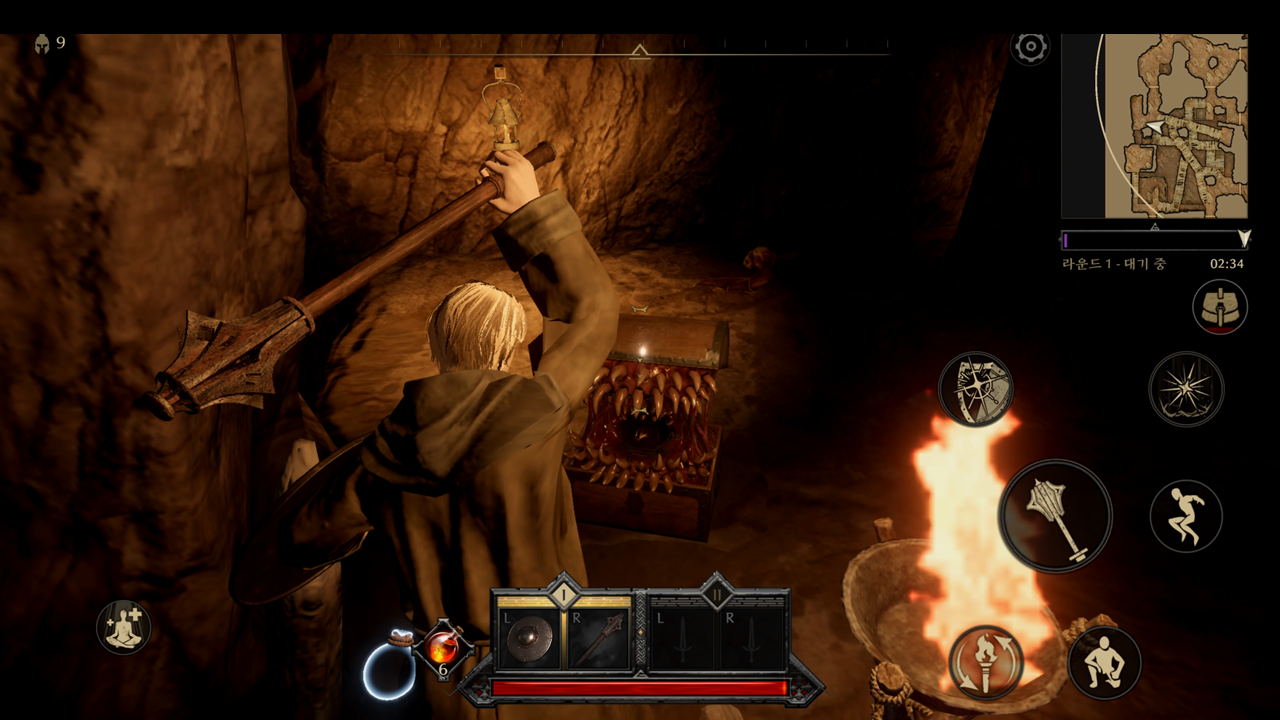The image size is (1280, 720).
Task: Select the mace right-hand weapon slot
Action: pyautogui.click(x=598, y=639)
